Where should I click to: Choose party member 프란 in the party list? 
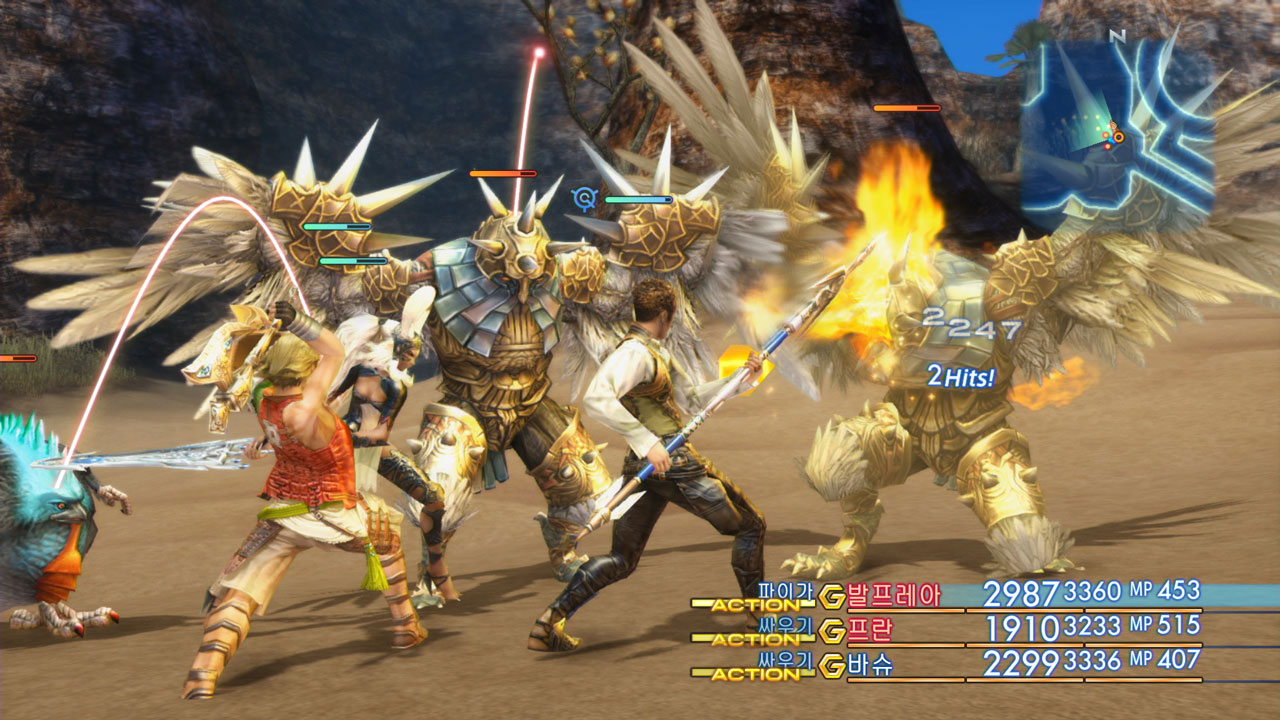click(869, 630)
